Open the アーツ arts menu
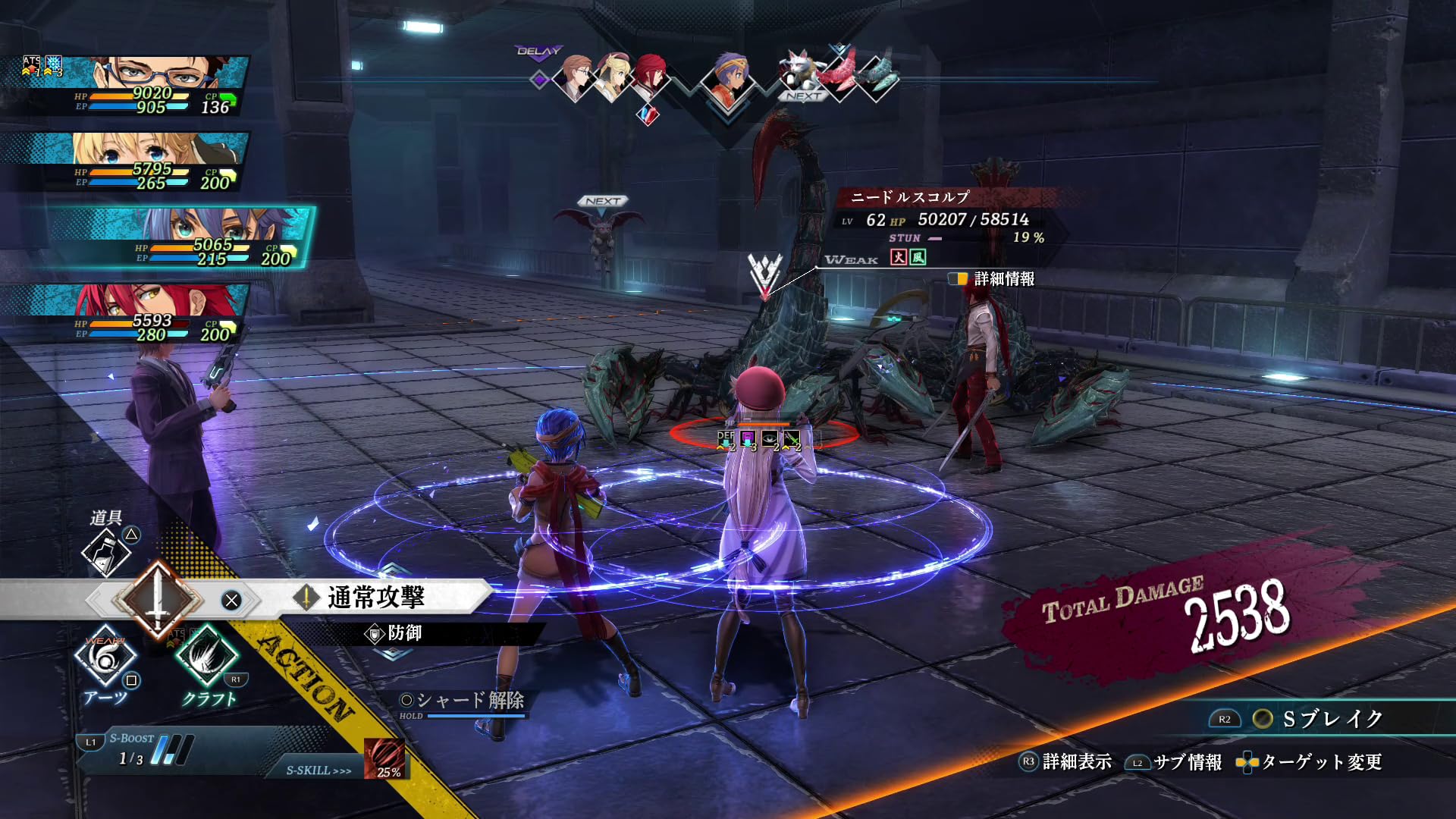 (105, 657)
